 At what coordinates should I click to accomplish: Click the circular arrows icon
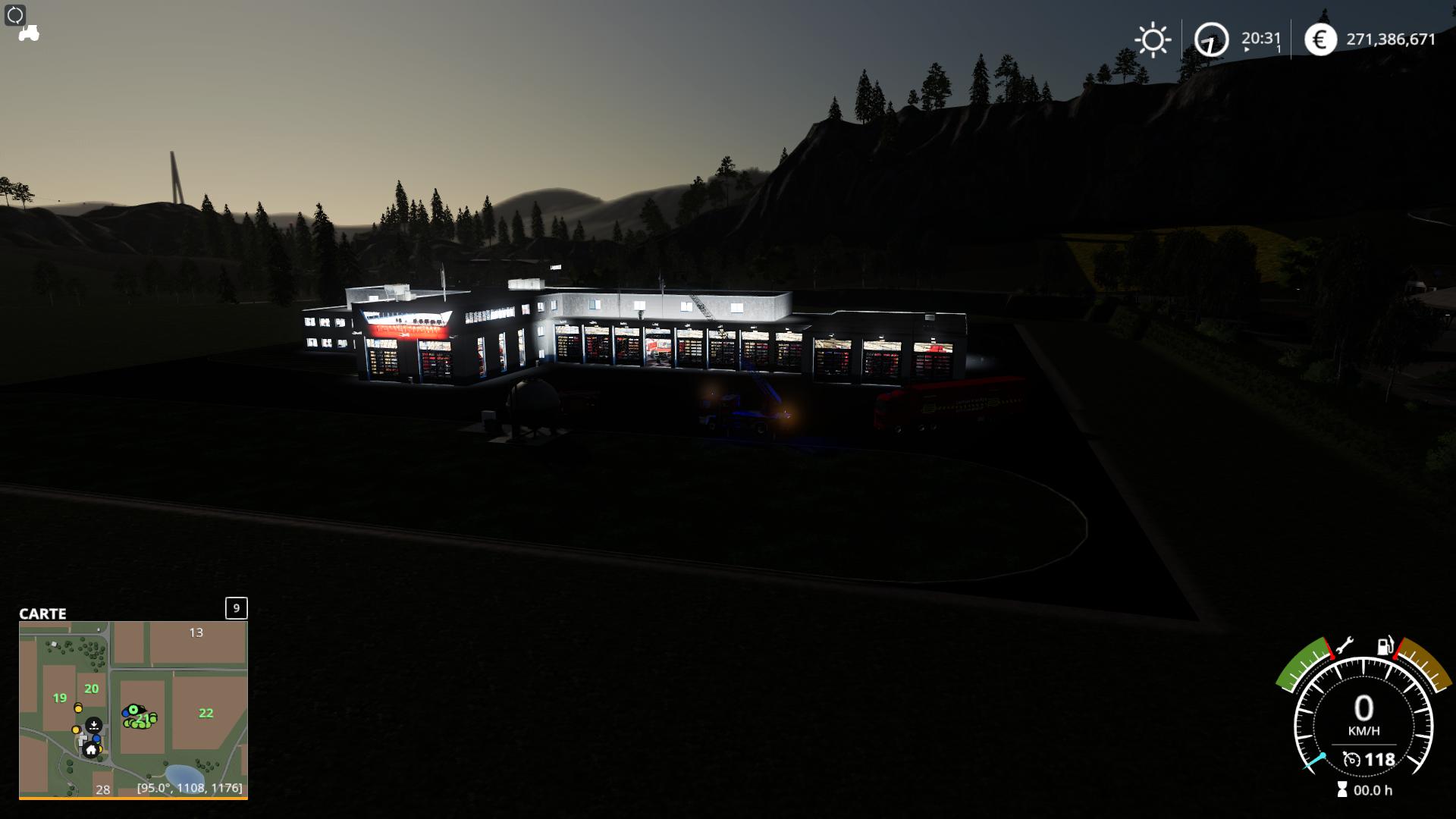(15, 14)
